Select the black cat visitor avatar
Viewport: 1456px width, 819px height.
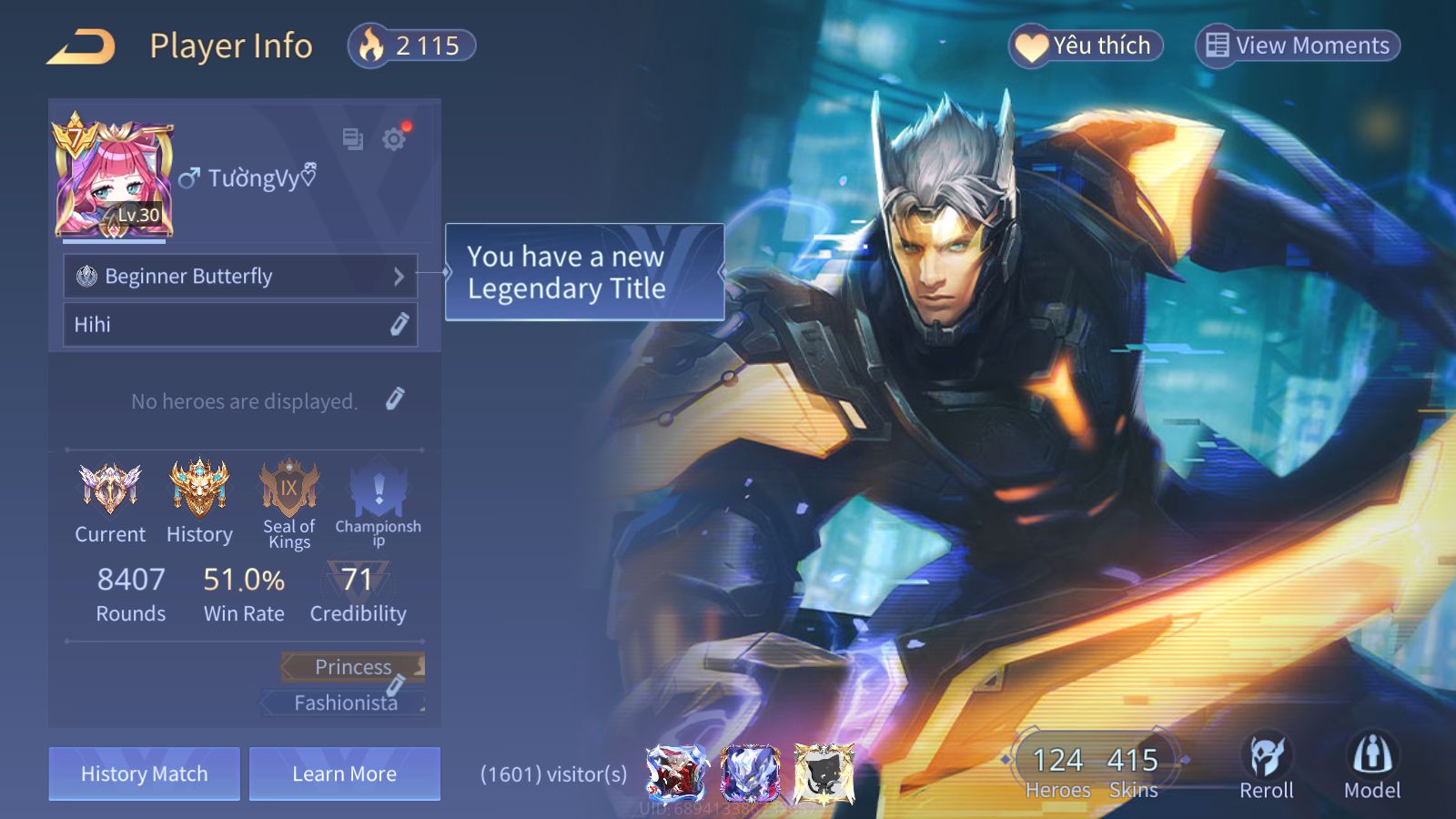tap(824, 774)
